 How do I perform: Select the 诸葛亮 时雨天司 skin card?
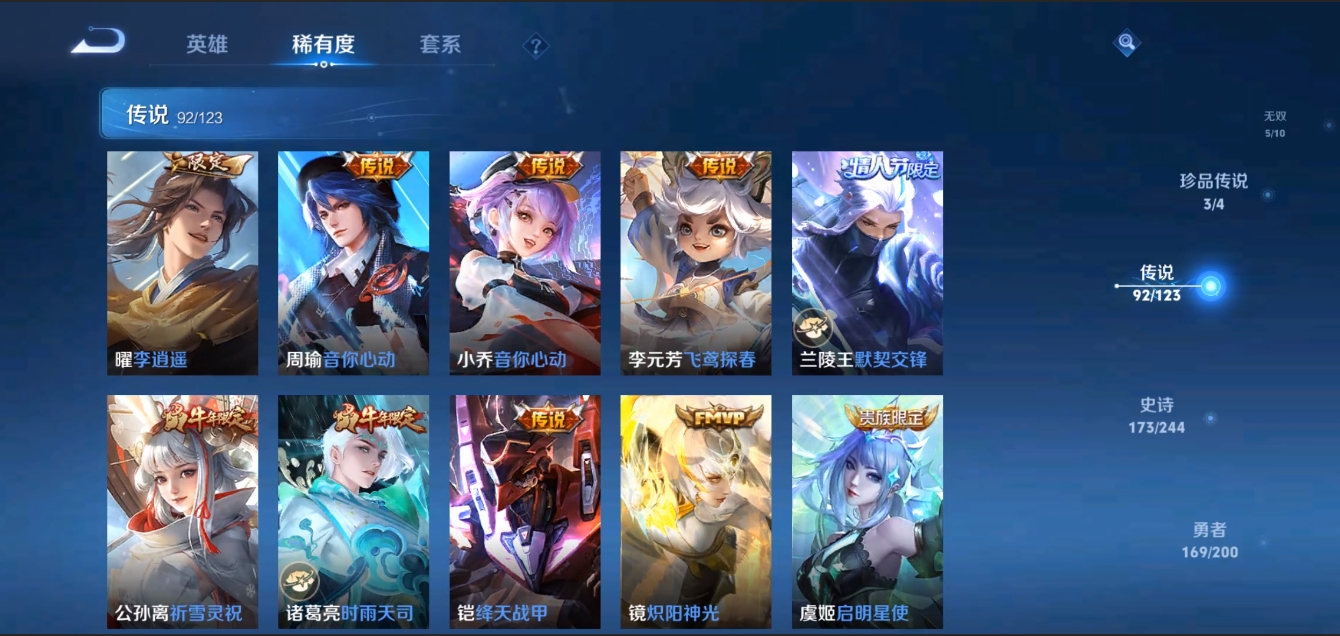tap(353, 511)
